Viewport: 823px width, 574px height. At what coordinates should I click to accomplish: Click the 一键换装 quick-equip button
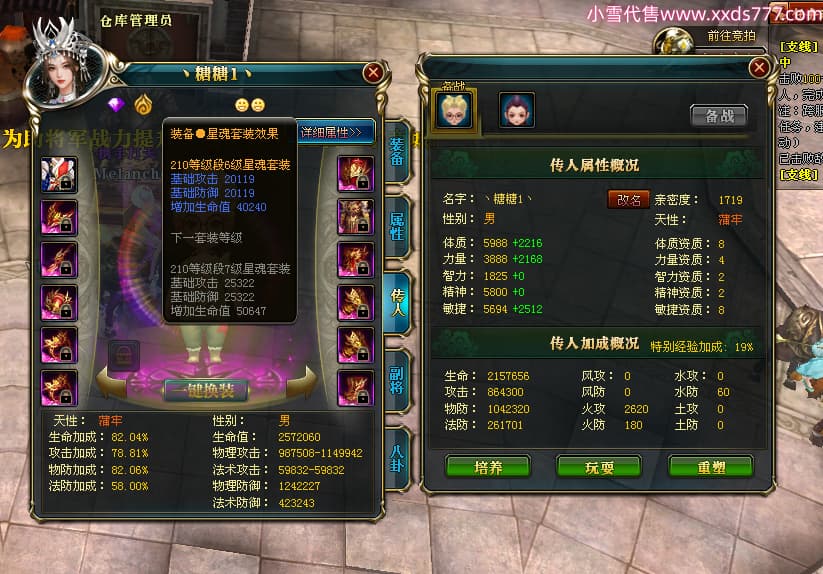click(x=205, y=390)
